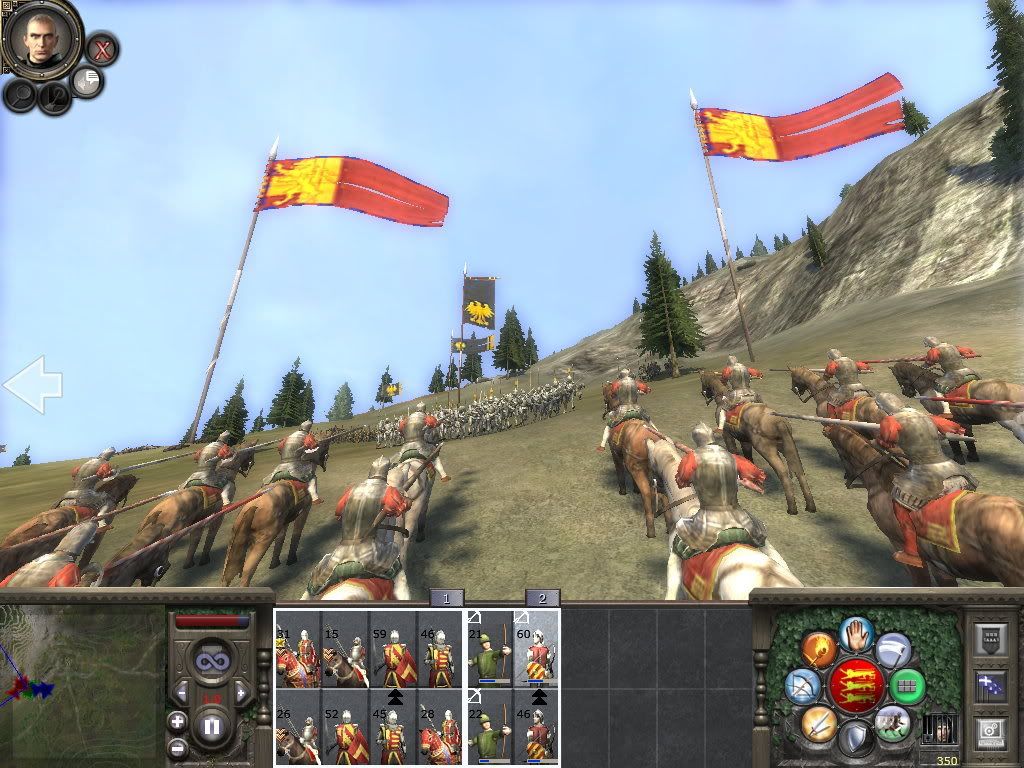Zoom out the minimap
Screen dimensions: 1024x768
point(177,747)
